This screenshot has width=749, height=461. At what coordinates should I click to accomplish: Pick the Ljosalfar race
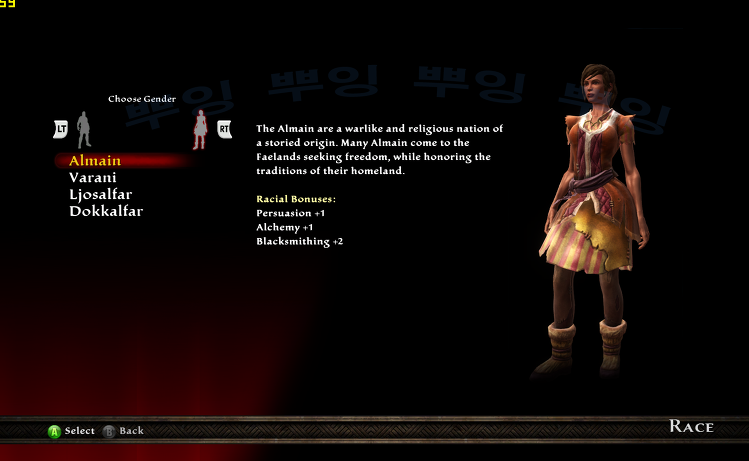pyautogui.click(x=101, y=194)
